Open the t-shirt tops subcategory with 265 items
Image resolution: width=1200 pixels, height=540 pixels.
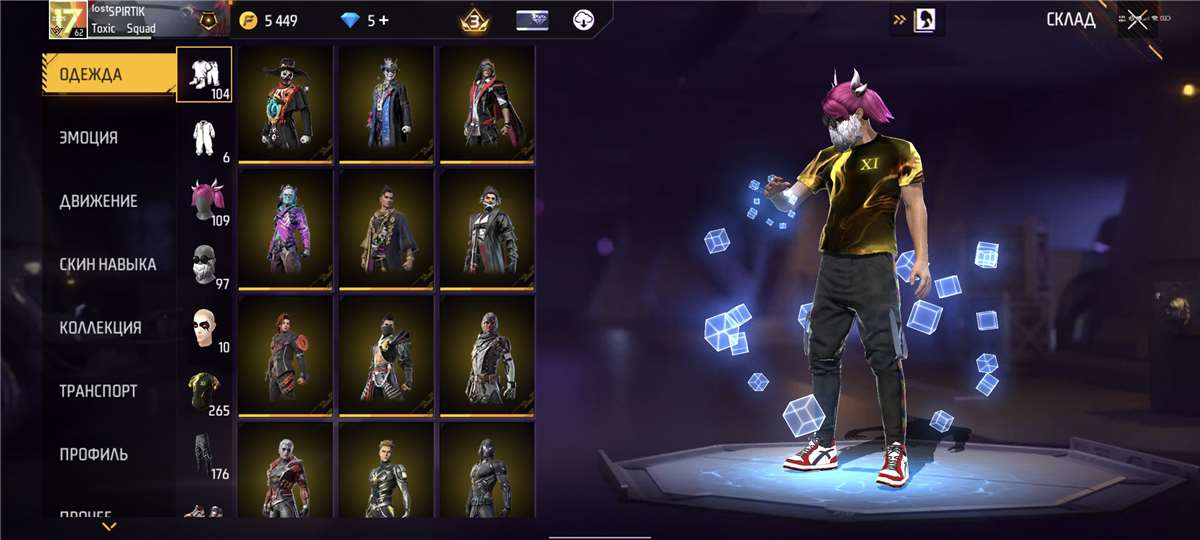tap(205, 392)
